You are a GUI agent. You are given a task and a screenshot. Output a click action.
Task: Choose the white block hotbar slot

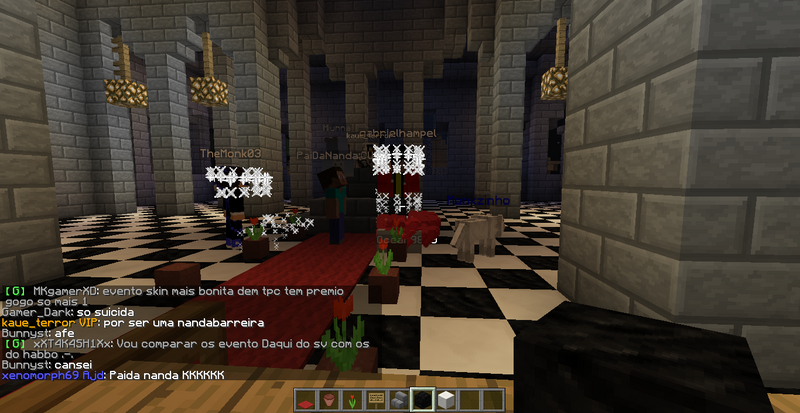coord(447,401)
